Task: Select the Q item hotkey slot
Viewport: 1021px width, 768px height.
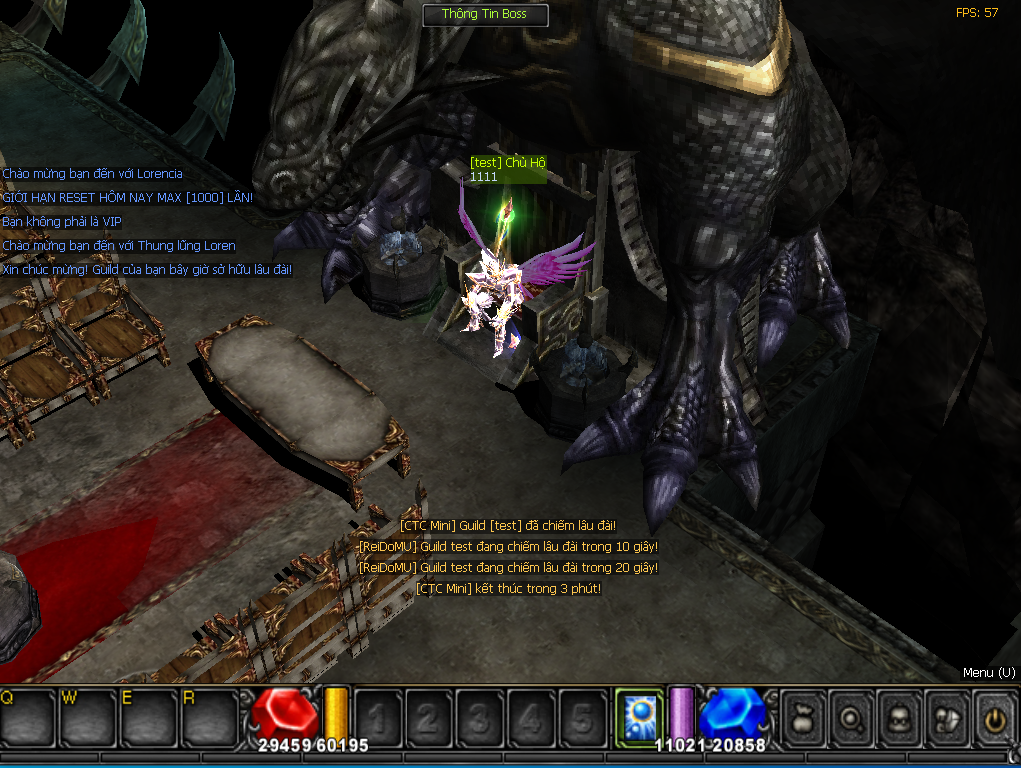Action: point(28,716)
